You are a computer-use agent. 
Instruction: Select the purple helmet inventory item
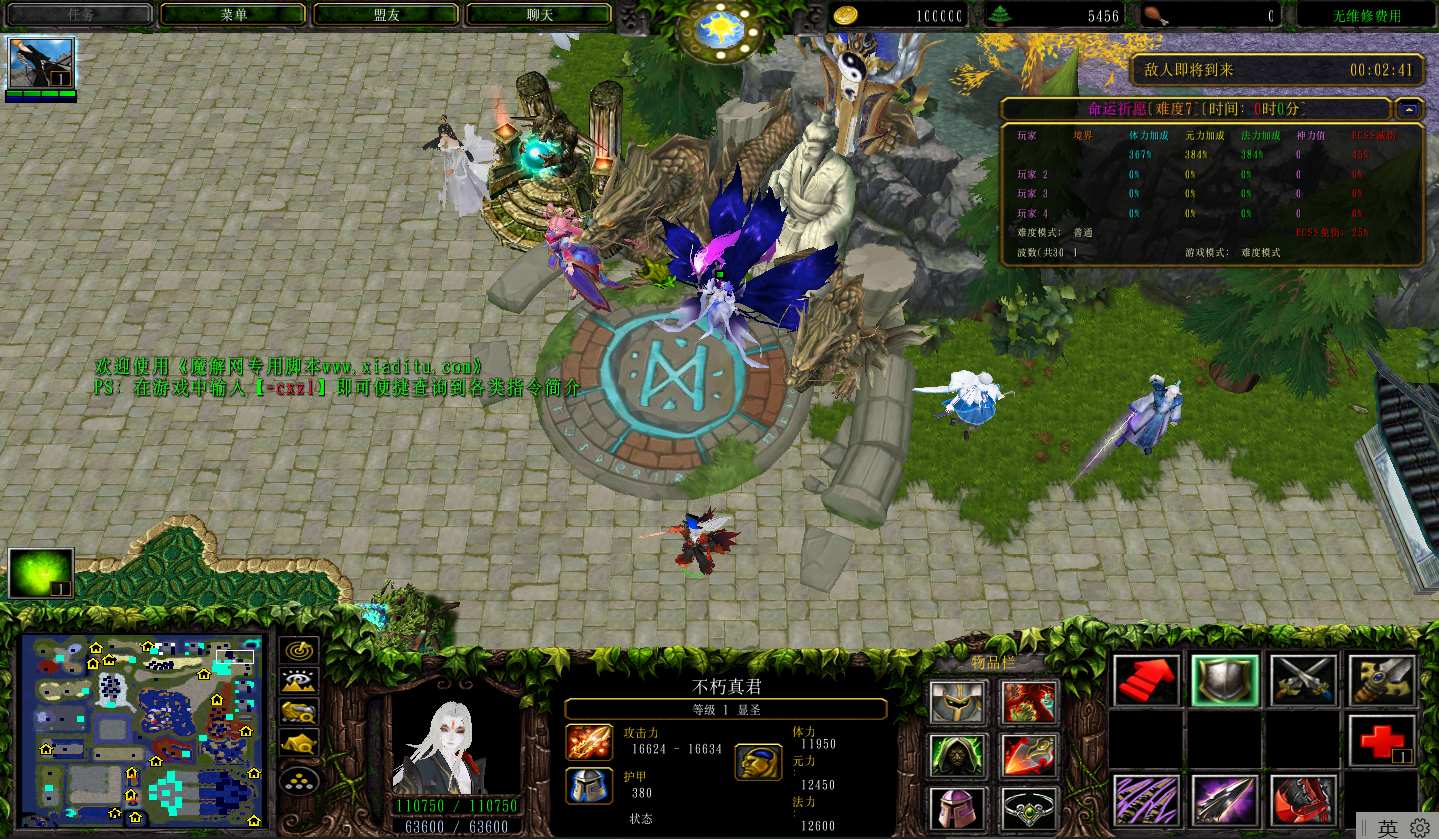959,806
